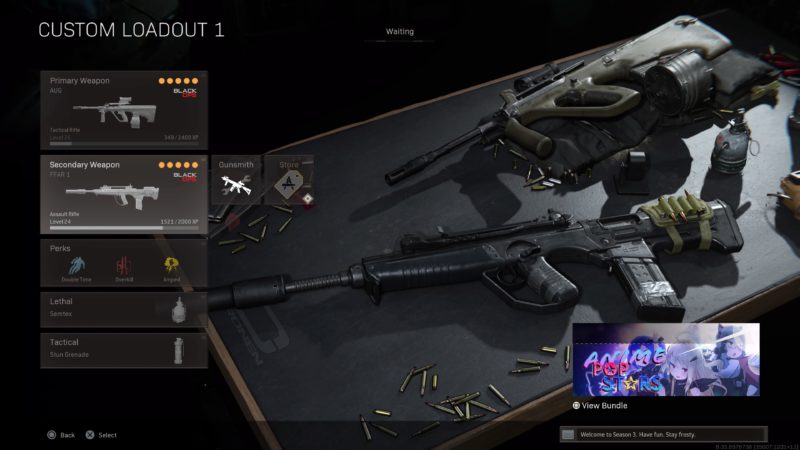The image size is (800, 450).
Task: Click the Season 3 welcome message box
Action: click(663, 434)
